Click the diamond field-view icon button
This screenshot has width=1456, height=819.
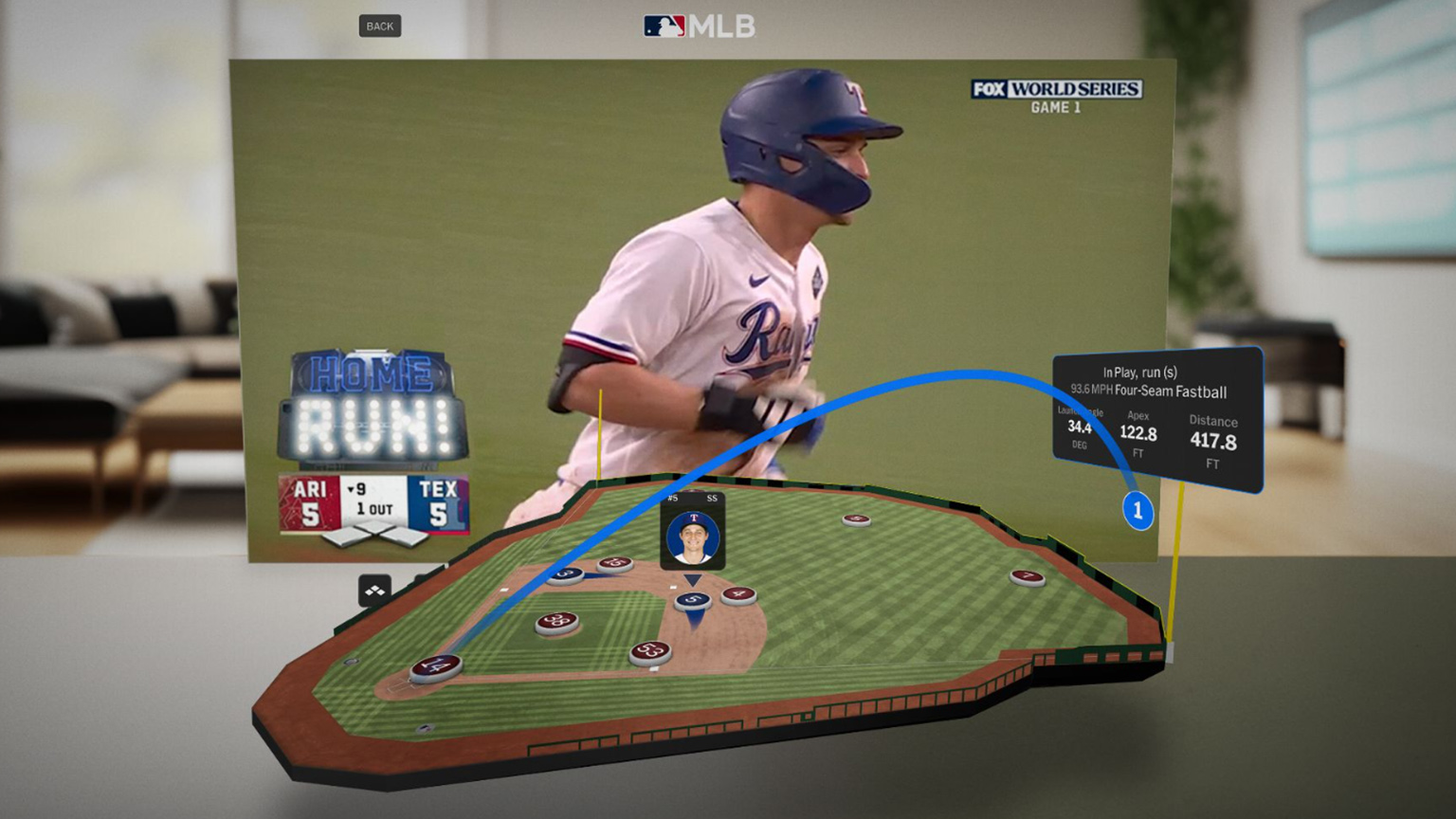pyautogui.click(x=374, y=591)
